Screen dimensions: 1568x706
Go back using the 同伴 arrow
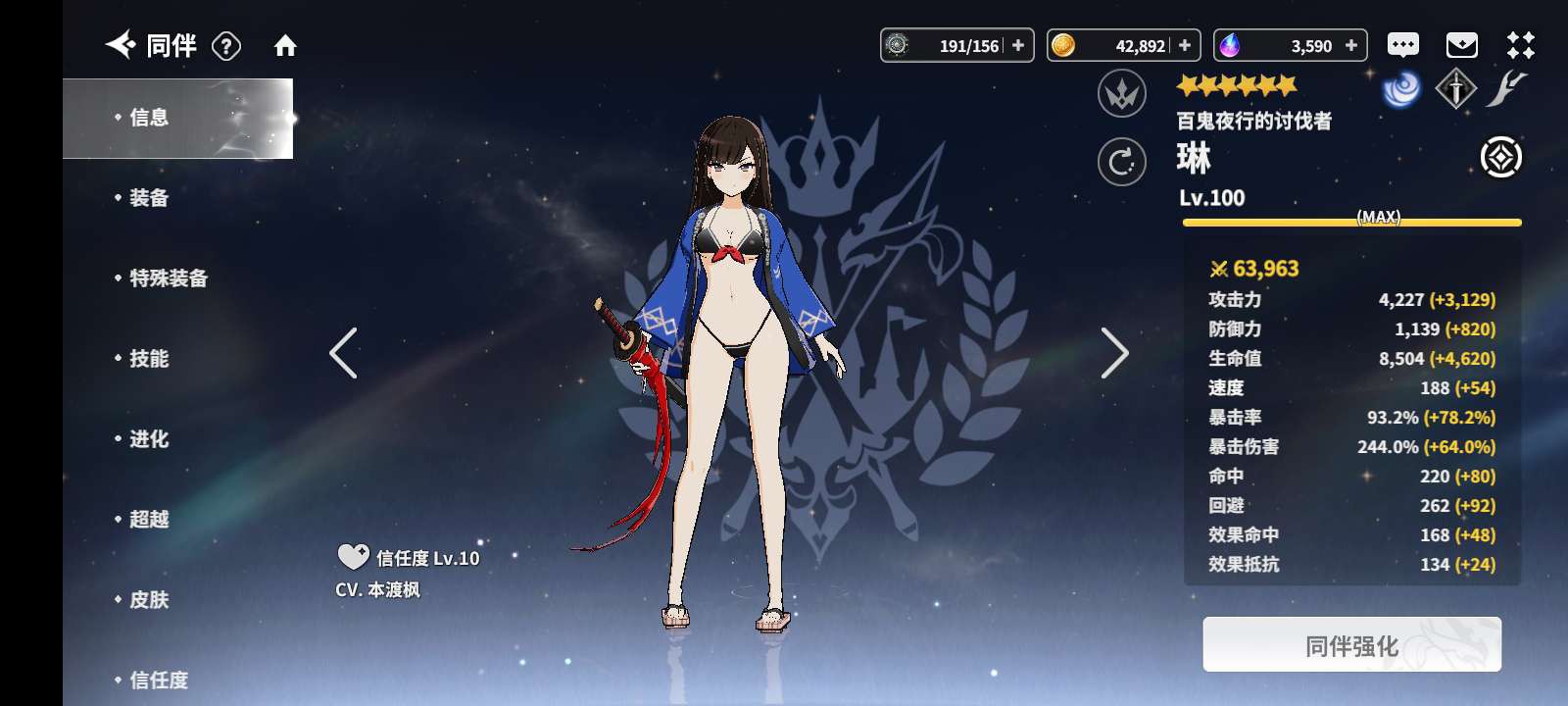[121, 44]
